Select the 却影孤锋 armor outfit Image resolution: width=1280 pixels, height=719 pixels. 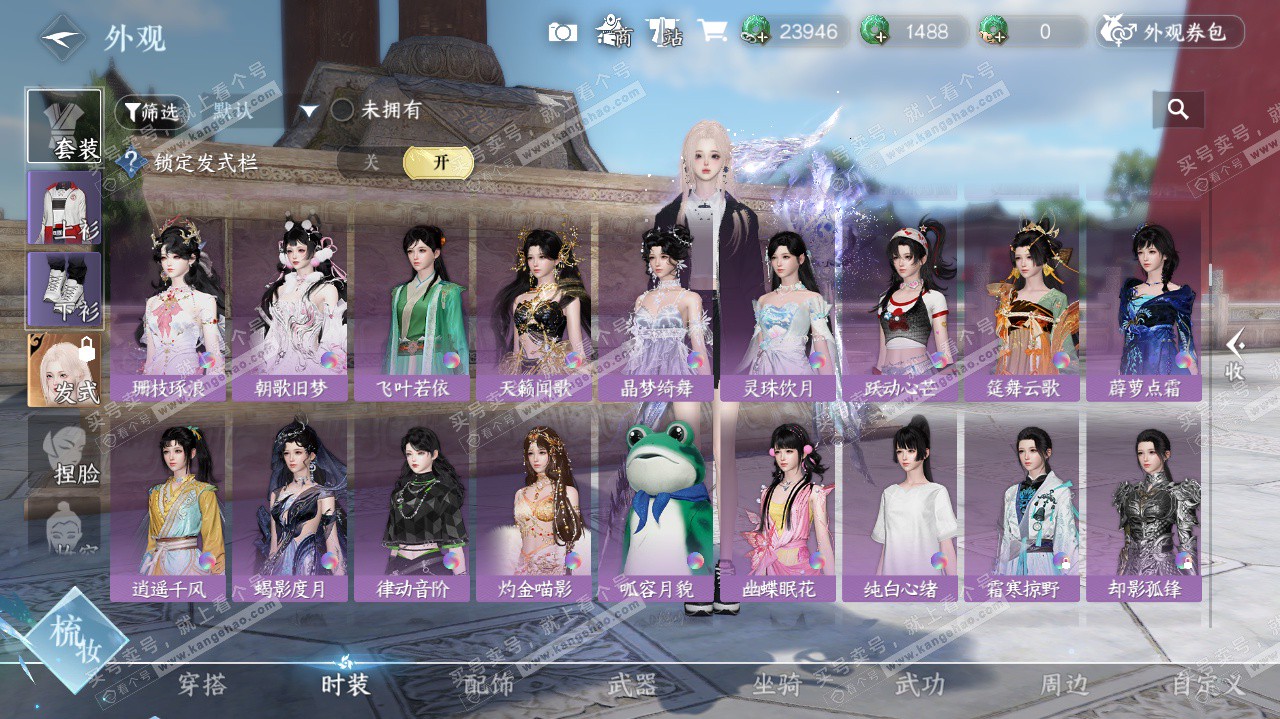(x=1144, y=507)
